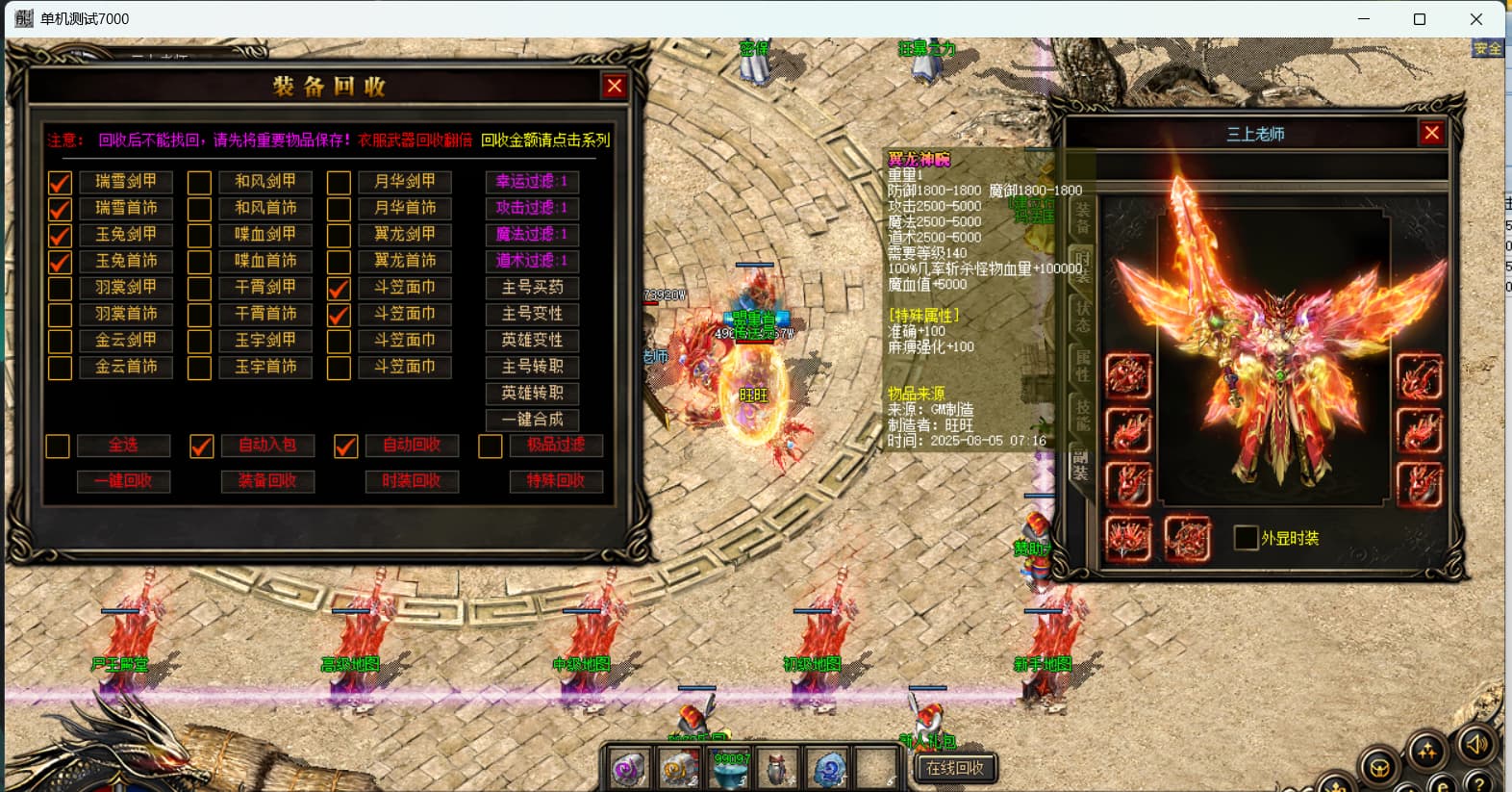Screen dimensions: 1512x792
Task: Activate the 一键合成 button
Action: pyautogui.click(x=532, y=420)
